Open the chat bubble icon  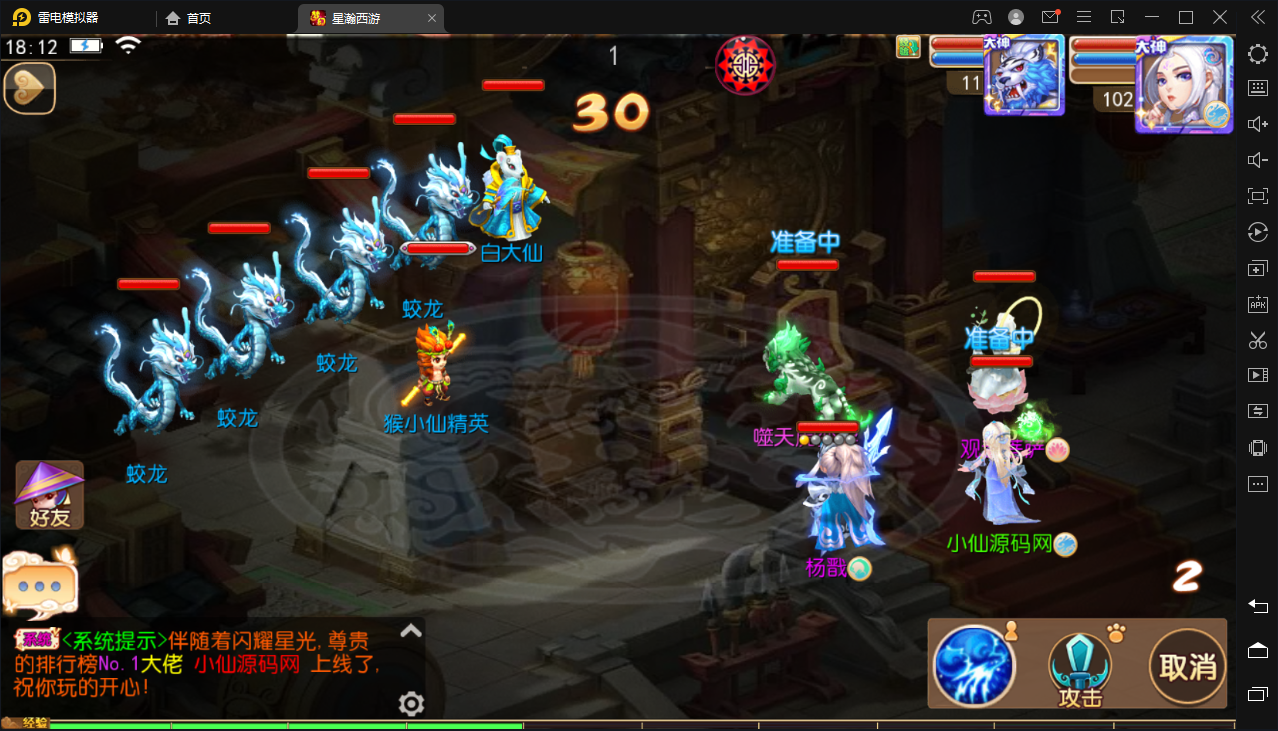(40, 584)
